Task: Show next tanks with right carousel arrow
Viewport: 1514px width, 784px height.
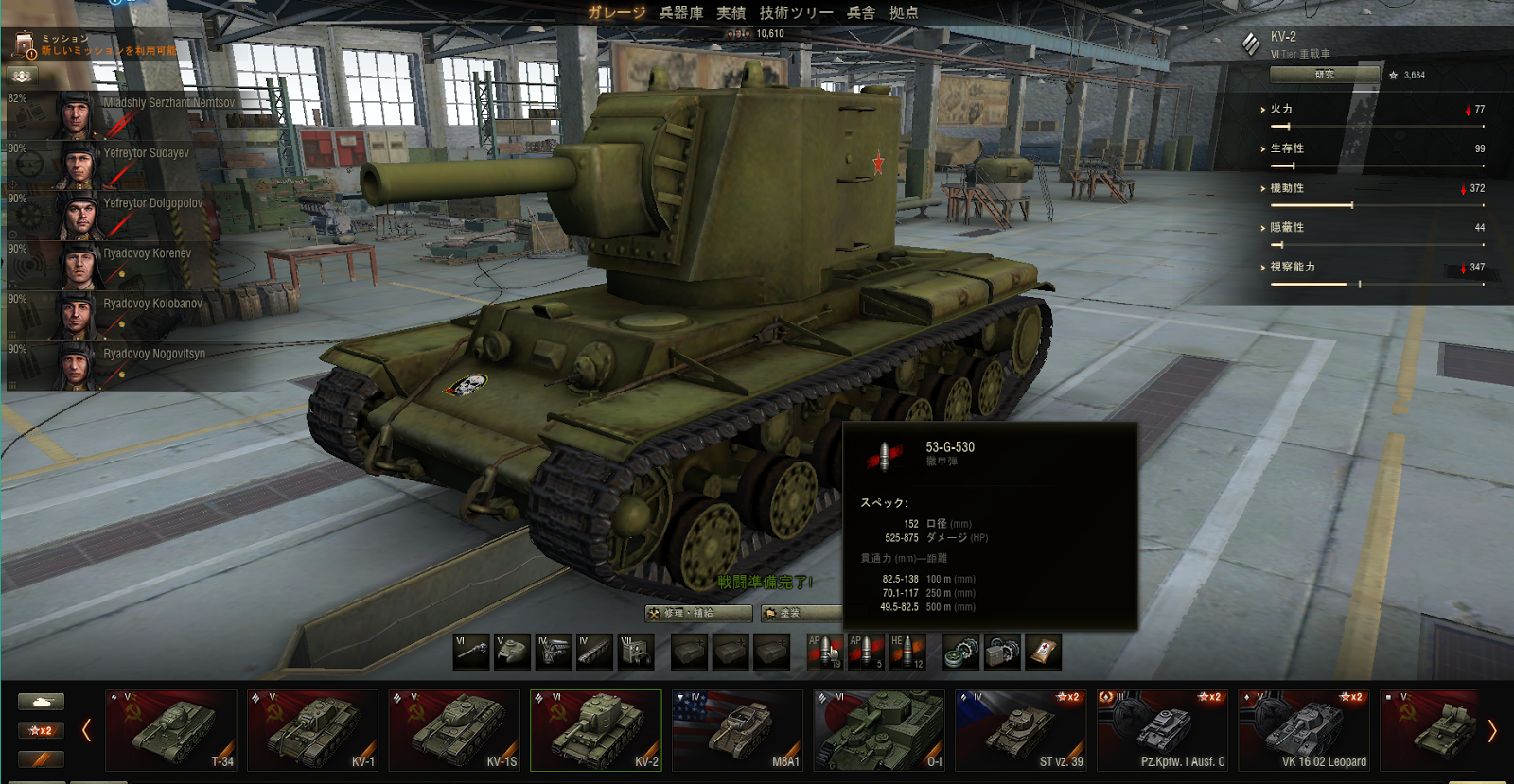Action: (x=1491, y=730)
